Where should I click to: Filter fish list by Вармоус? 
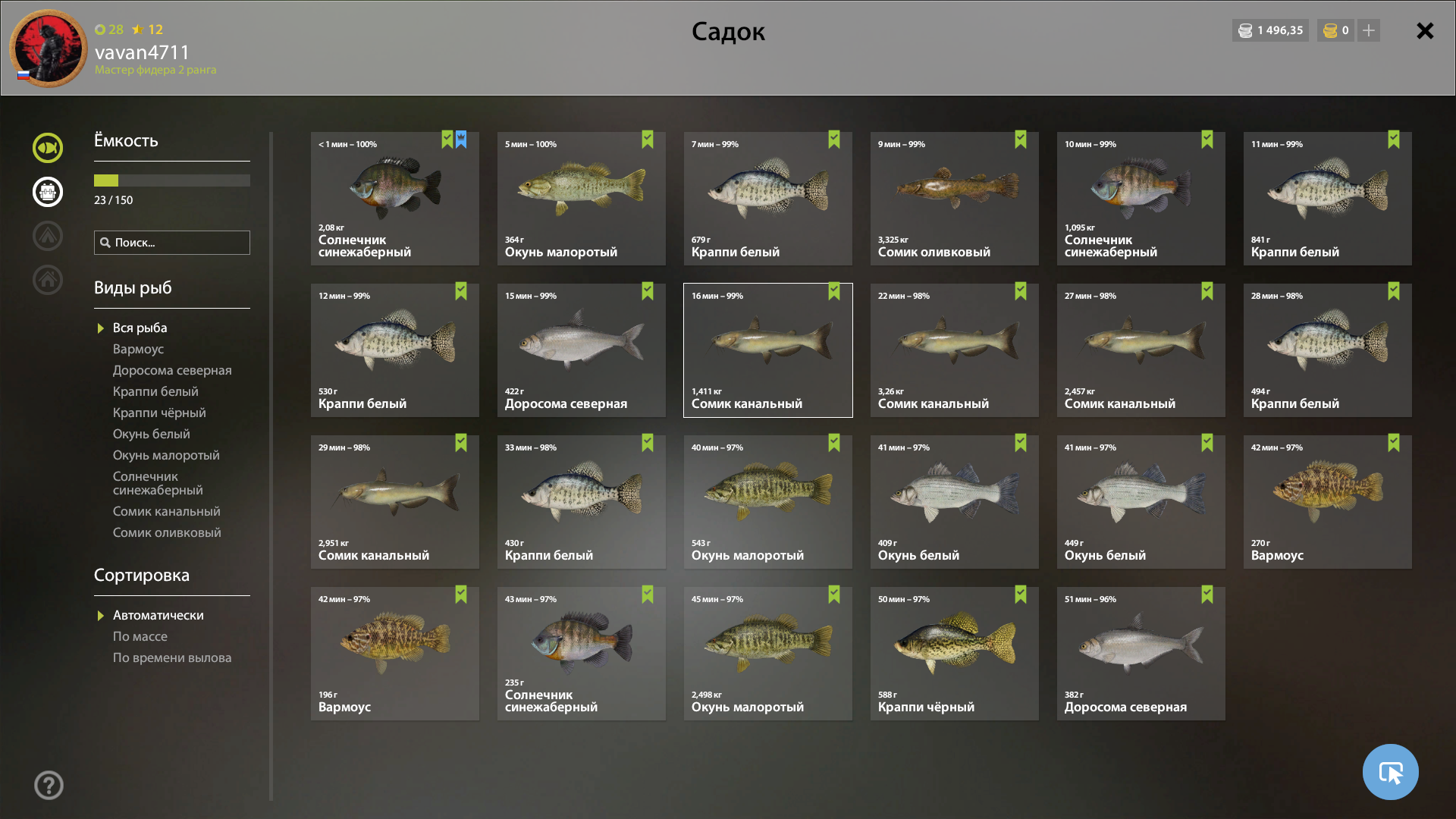point(138,349)
